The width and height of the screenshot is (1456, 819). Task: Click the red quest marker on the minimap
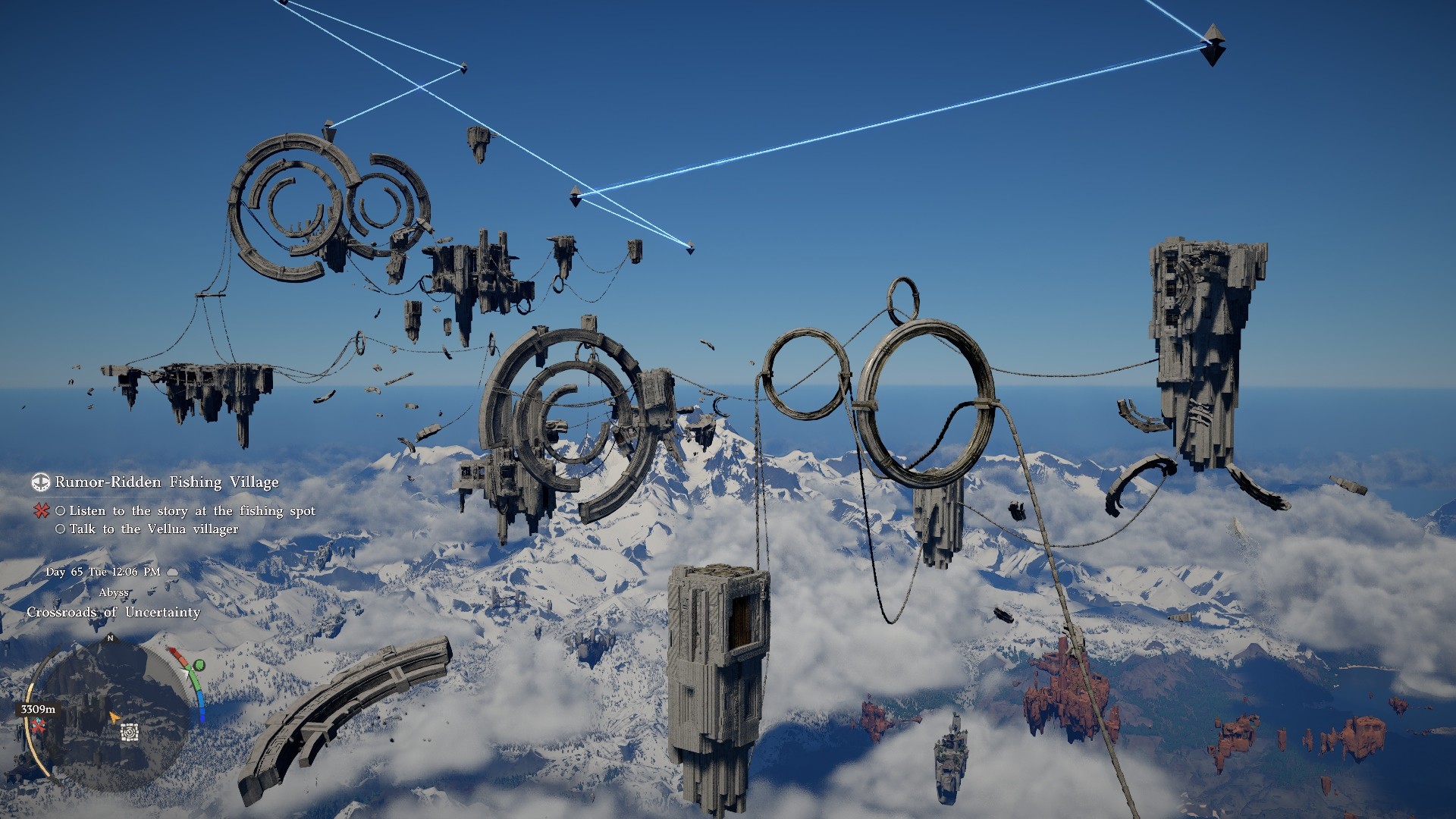[x=38, y=726]
